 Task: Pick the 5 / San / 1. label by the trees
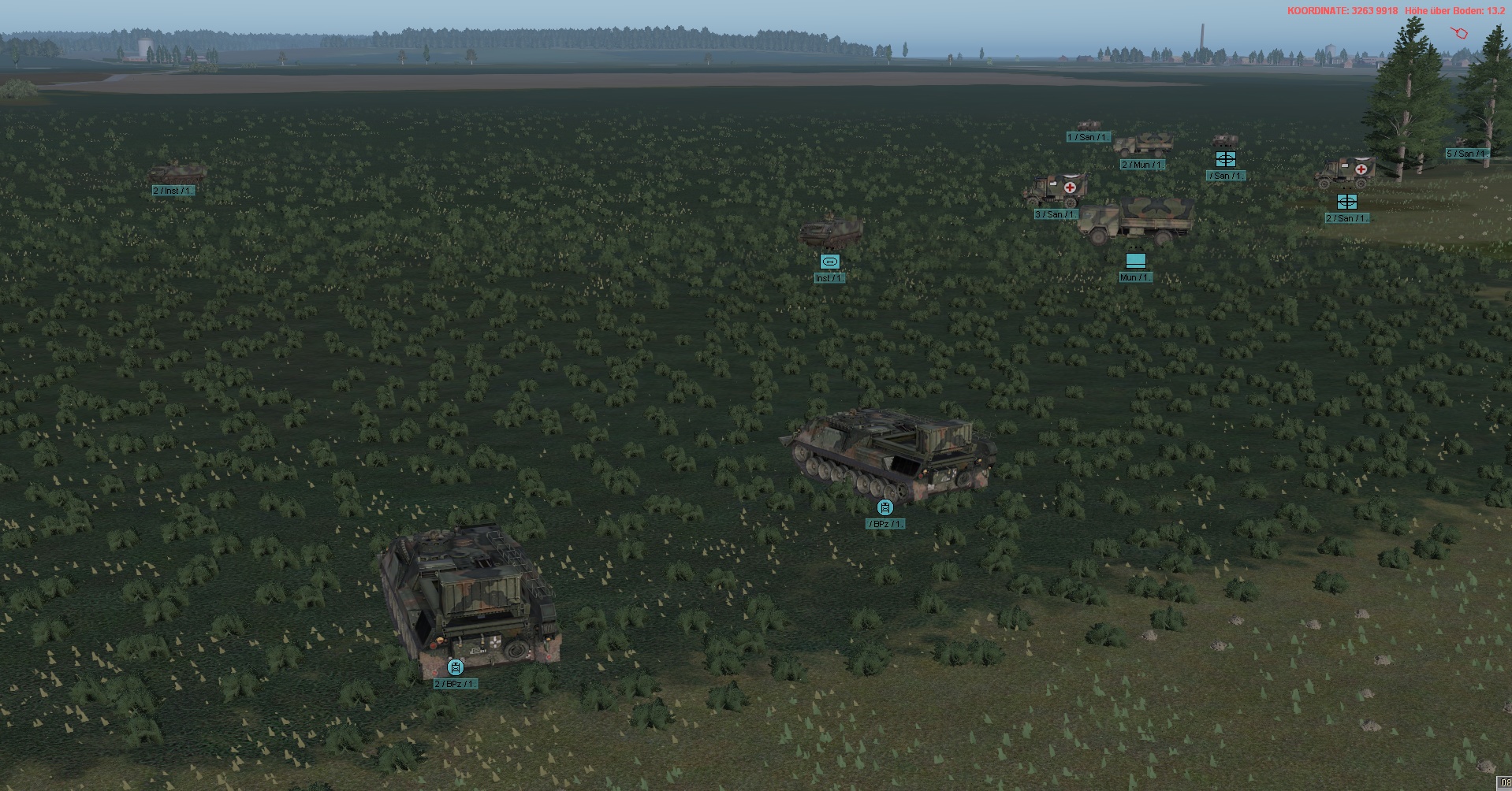click(x=1466, y=154)
